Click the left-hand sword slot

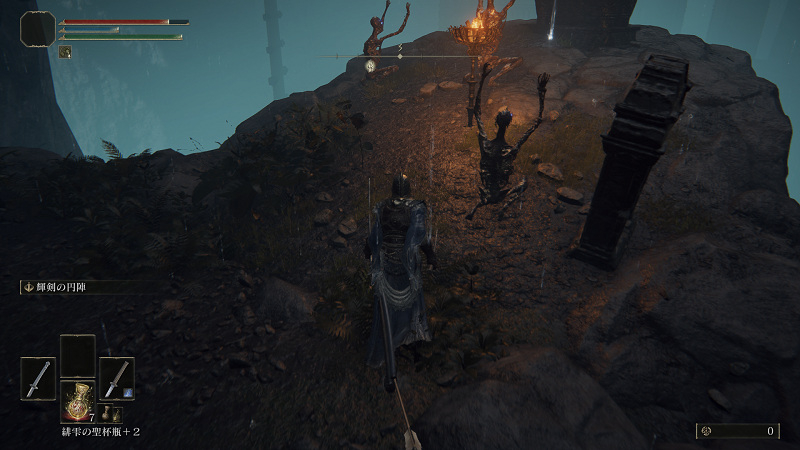(x=38, y=378)
